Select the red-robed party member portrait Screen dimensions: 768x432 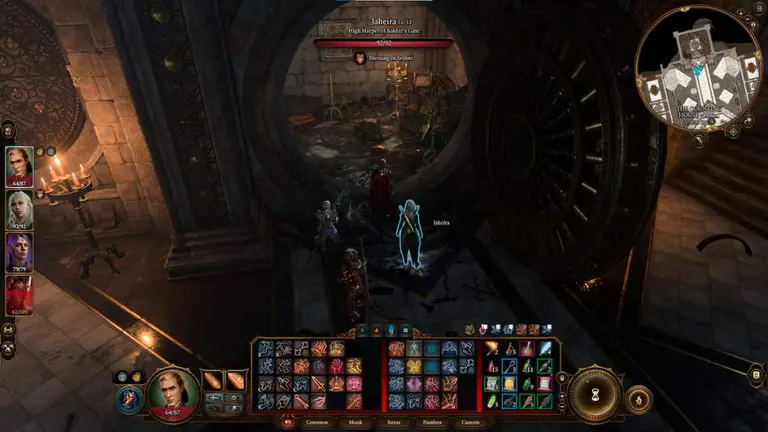[19, 295]
